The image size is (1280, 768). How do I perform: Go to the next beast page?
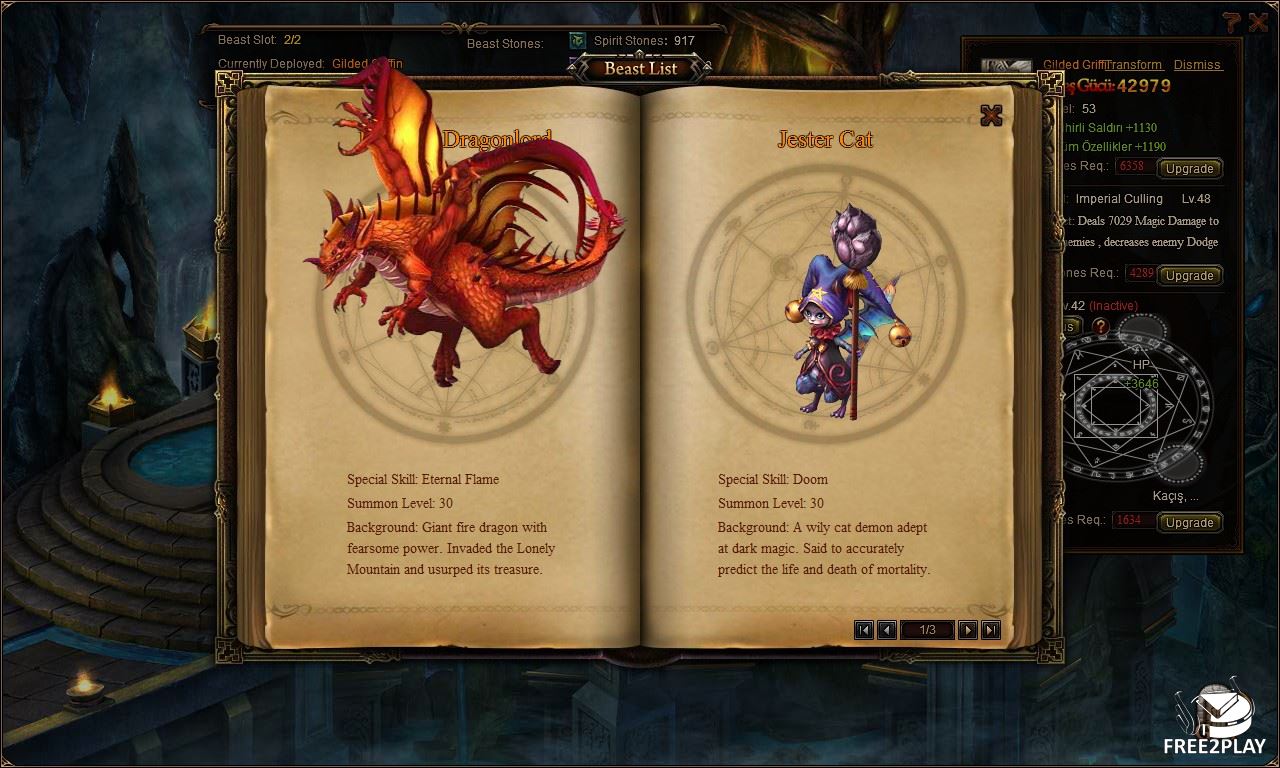click(967, 629)
